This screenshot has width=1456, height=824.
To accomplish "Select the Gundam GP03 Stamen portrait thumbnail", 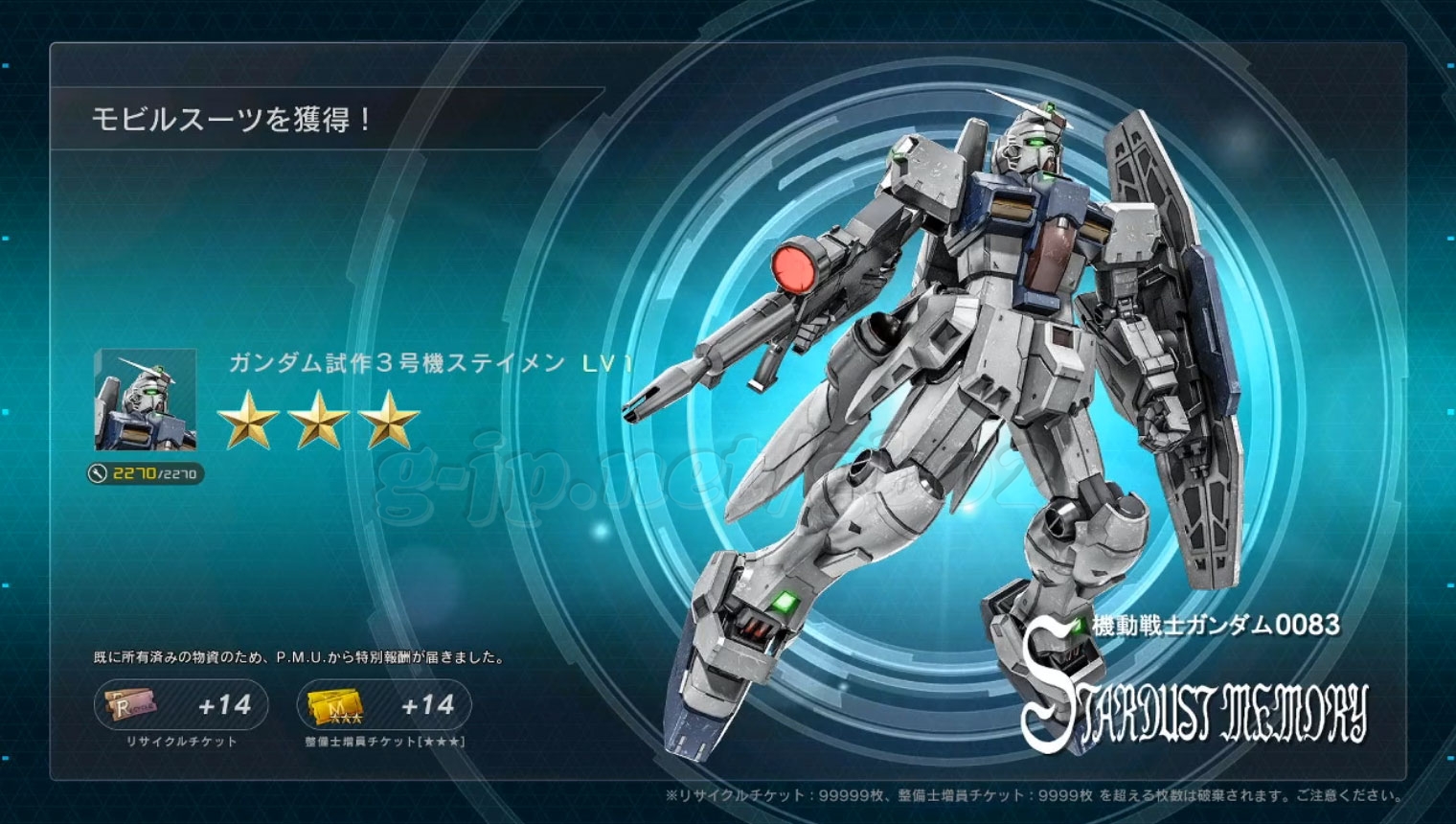I will pyautogui.click(x=146, y=400).
